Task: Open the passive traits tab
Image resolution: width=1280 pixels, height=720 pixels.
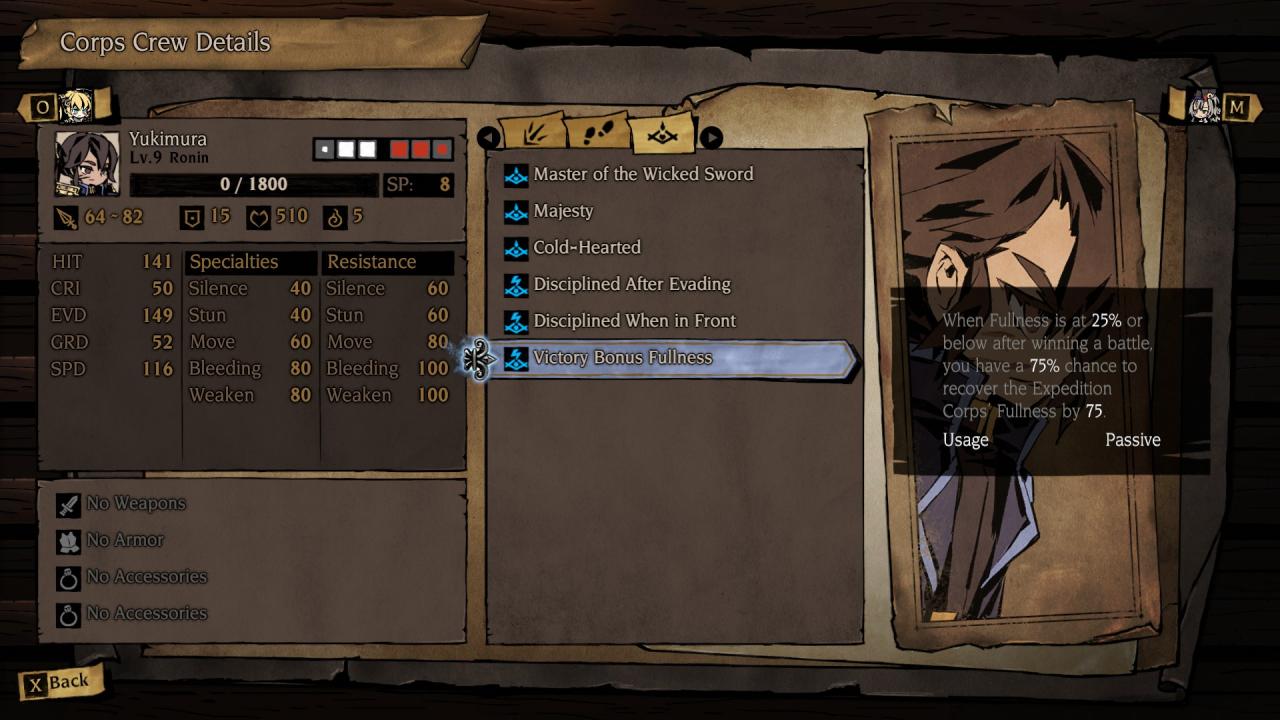Action: click(x=663, y=133)
